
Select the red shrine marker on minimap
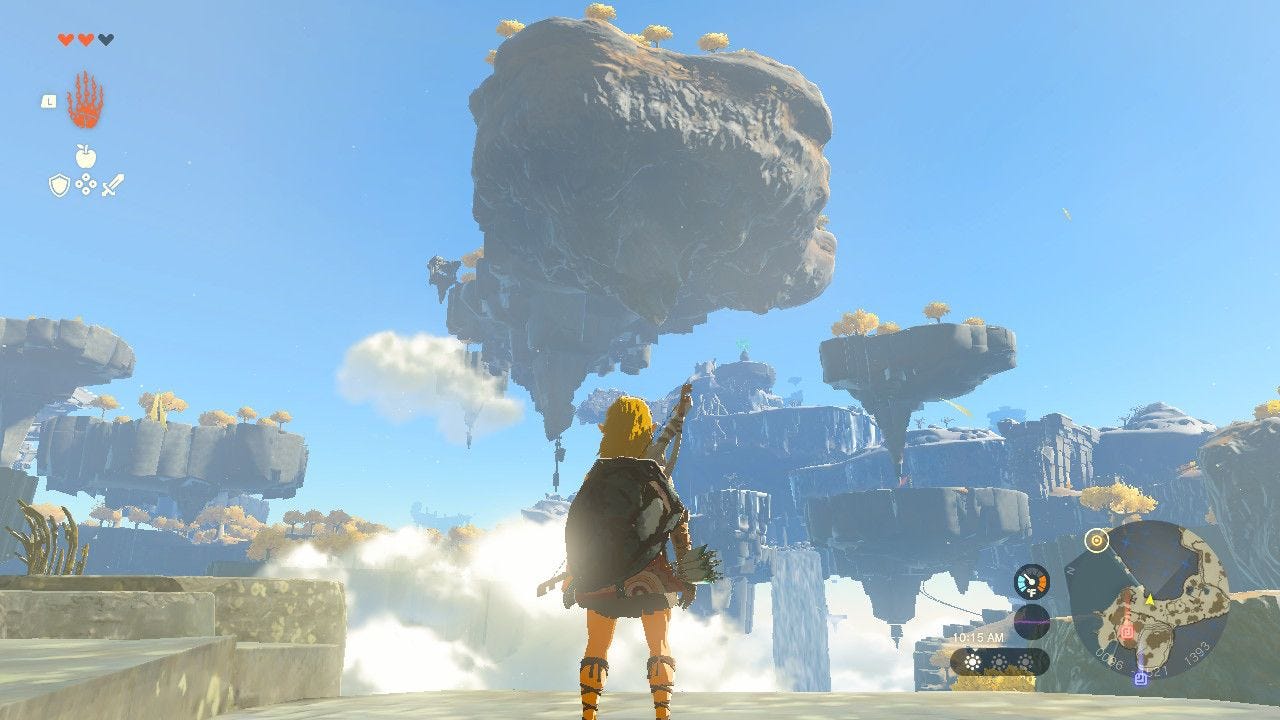tap(1127, 631)
